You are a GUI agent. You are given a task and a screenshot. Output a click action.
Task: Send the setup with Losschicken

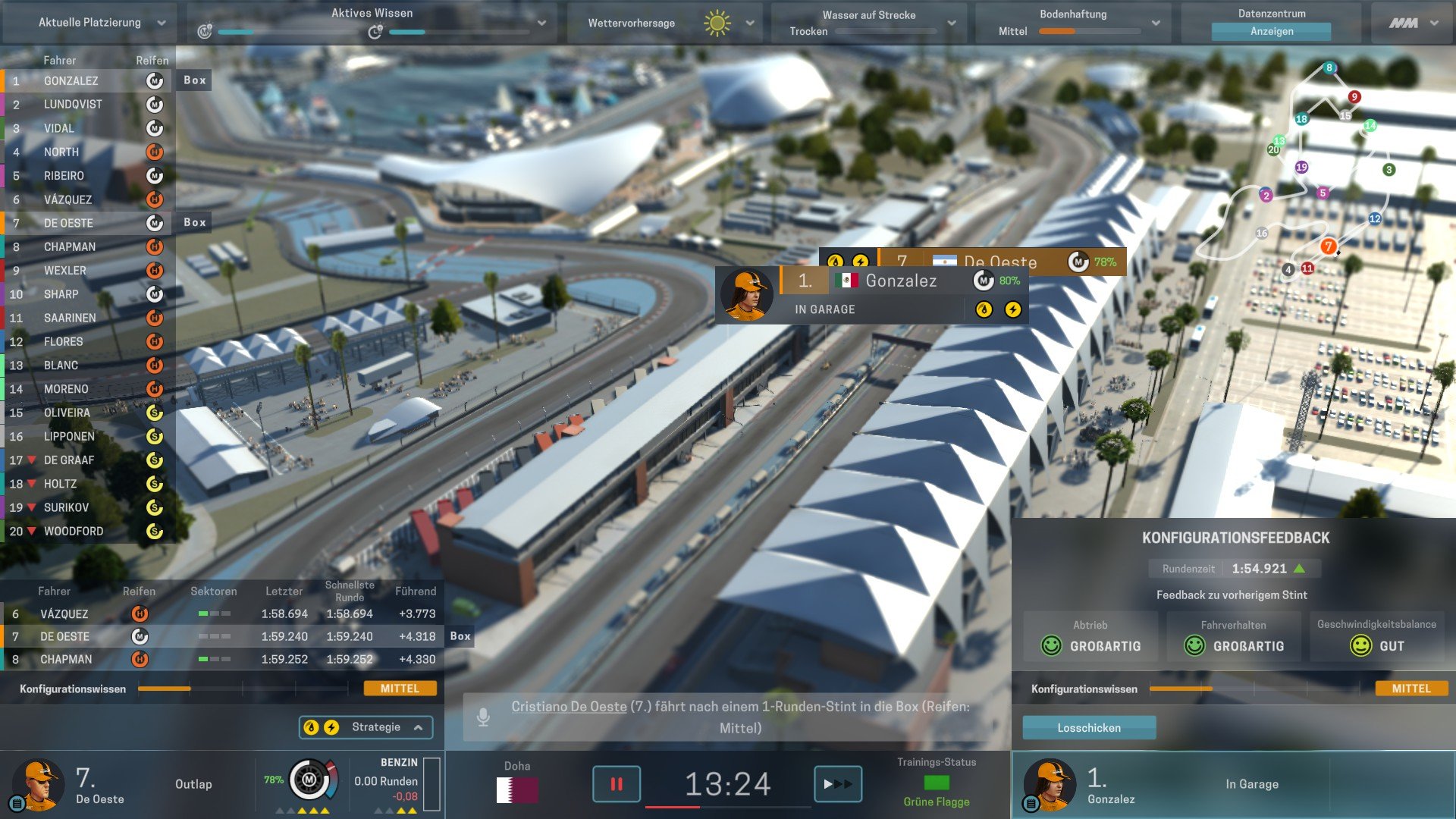click(1089, 728)
